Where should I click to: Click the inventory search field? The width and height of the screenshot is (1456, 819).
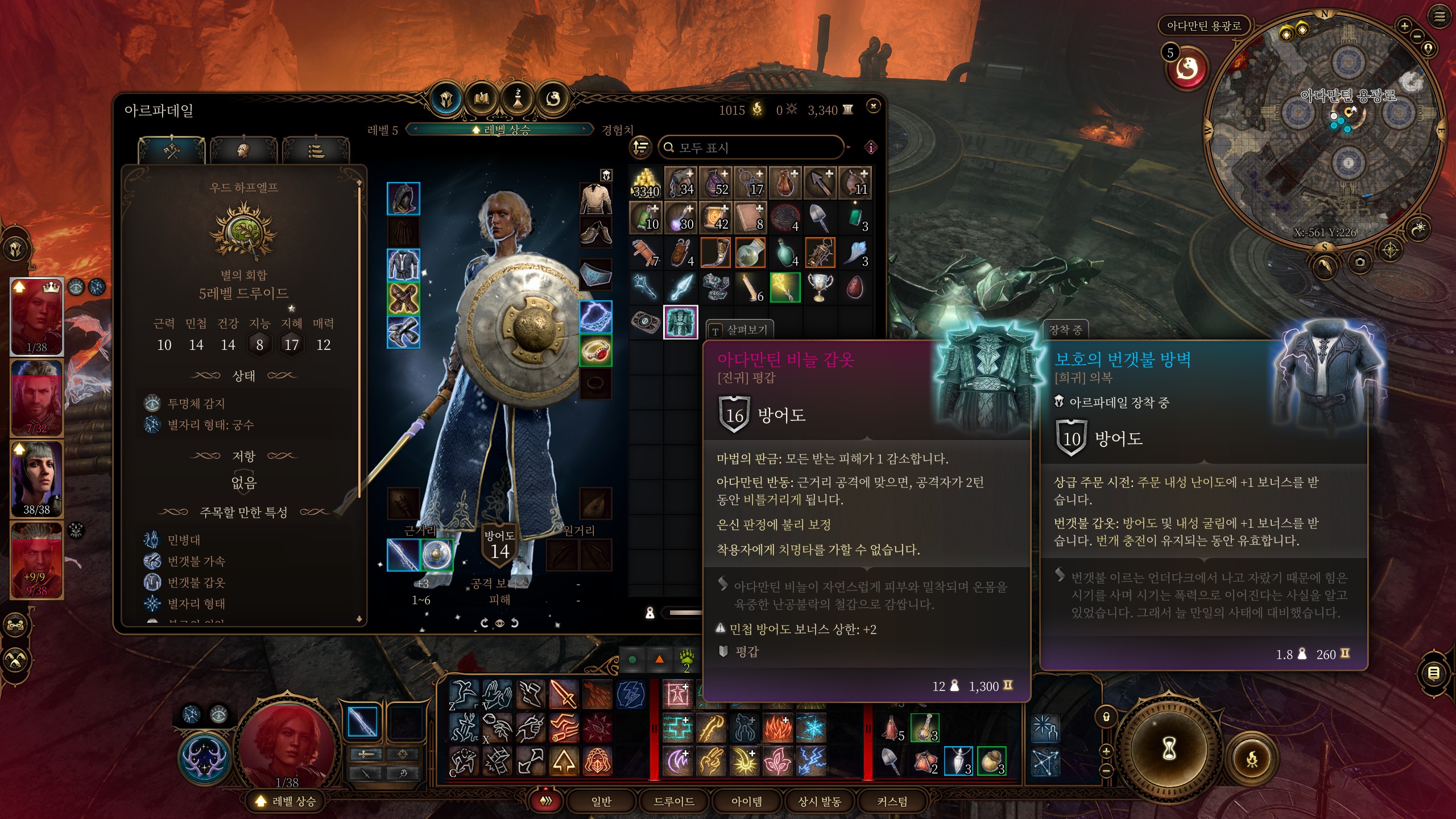751,148
